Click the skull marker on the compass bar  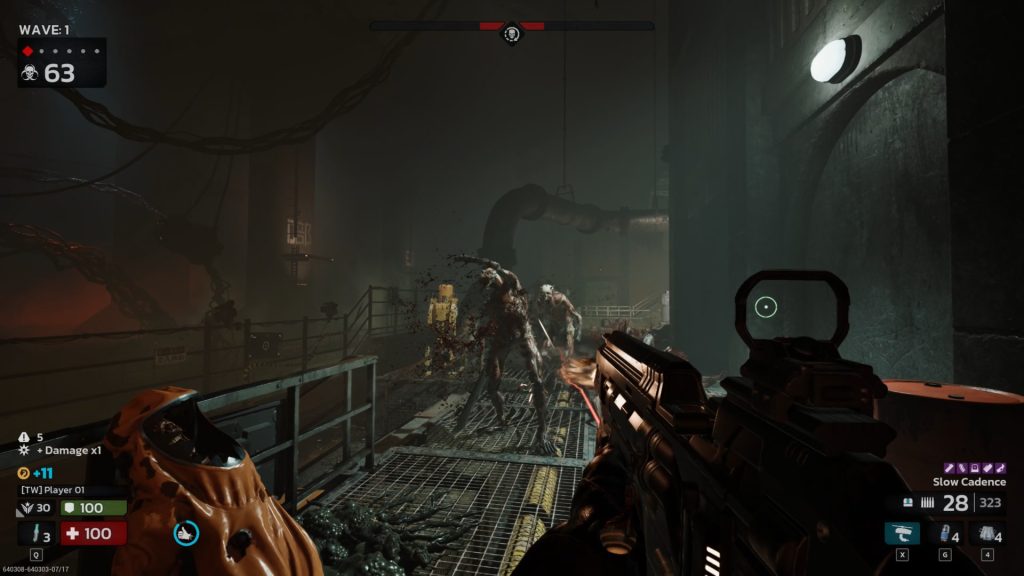click(512, 35)
